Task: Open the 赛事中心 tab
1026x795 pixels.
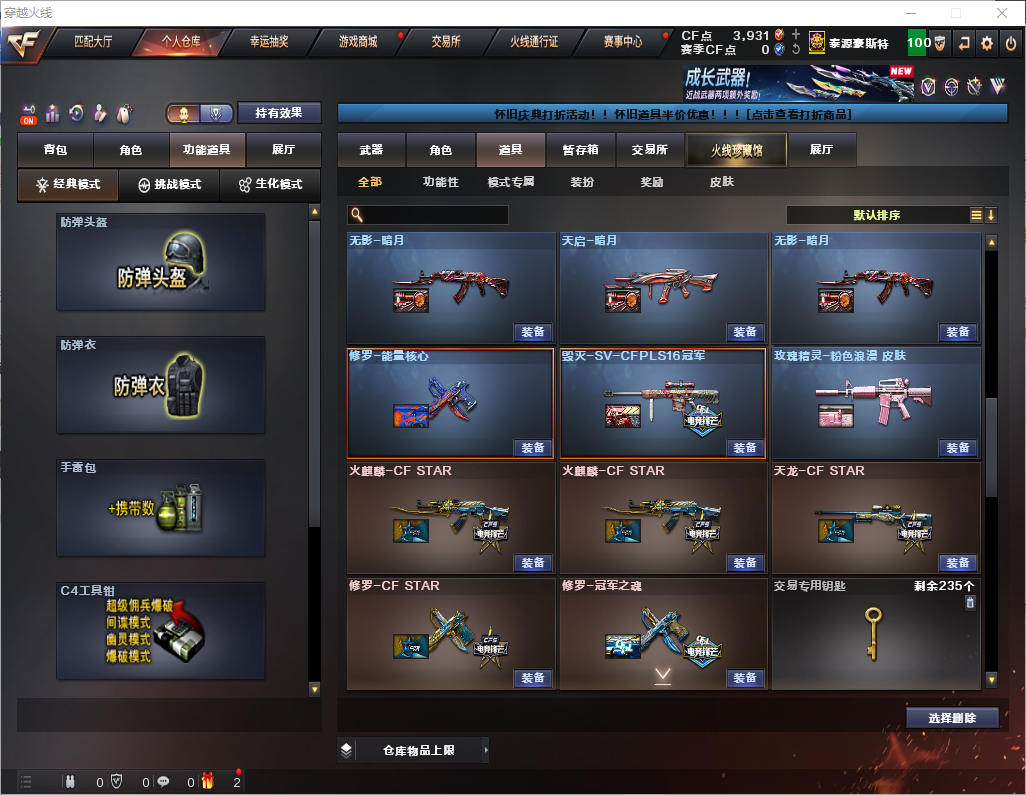Action: pos(622,42)
